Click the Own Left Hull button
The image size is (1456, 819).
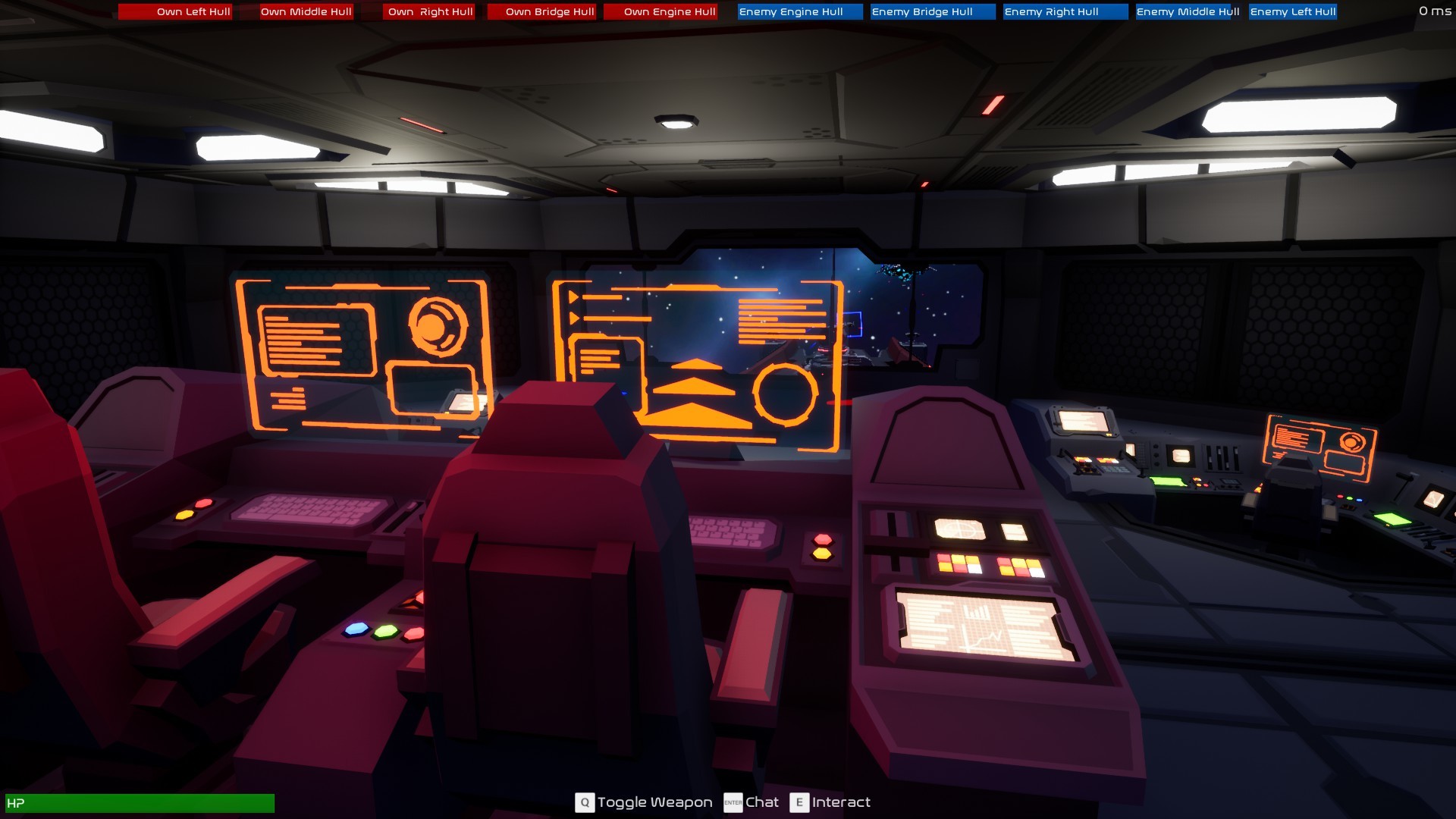click(x=175, y=11)
